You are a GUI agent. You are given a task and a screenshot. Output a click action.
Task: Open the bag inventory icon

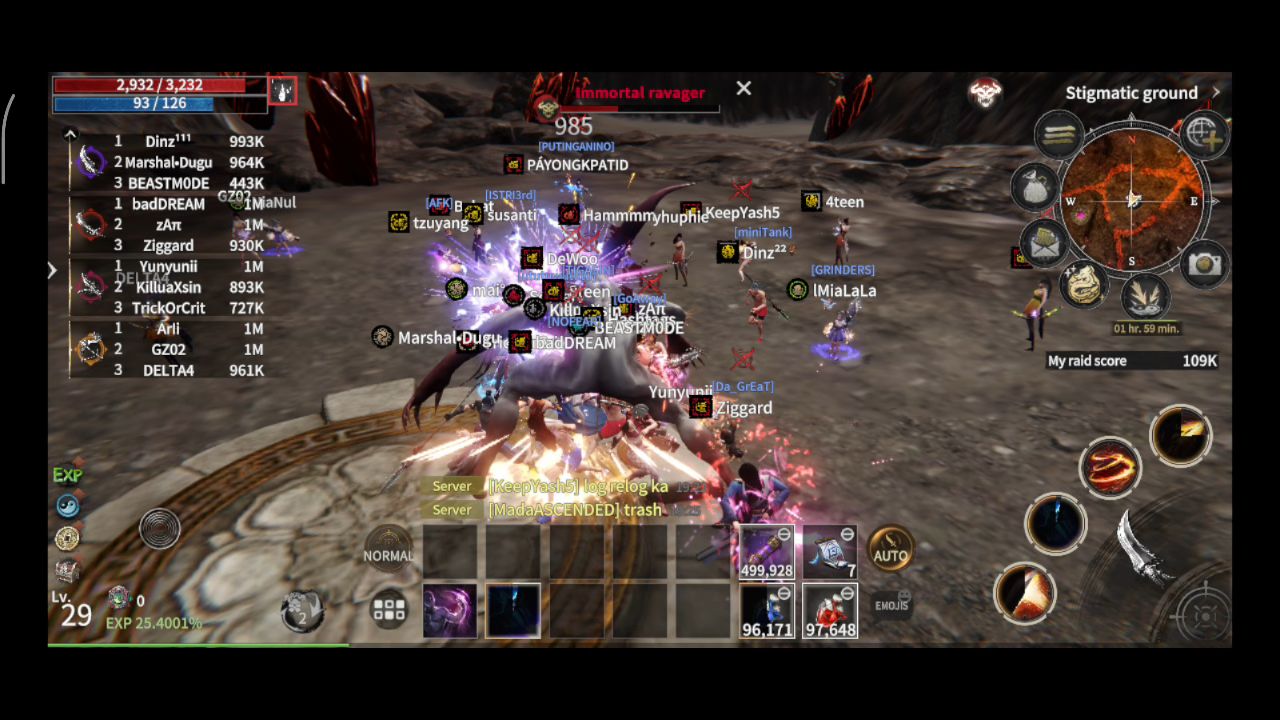(x=1035, y=186)
